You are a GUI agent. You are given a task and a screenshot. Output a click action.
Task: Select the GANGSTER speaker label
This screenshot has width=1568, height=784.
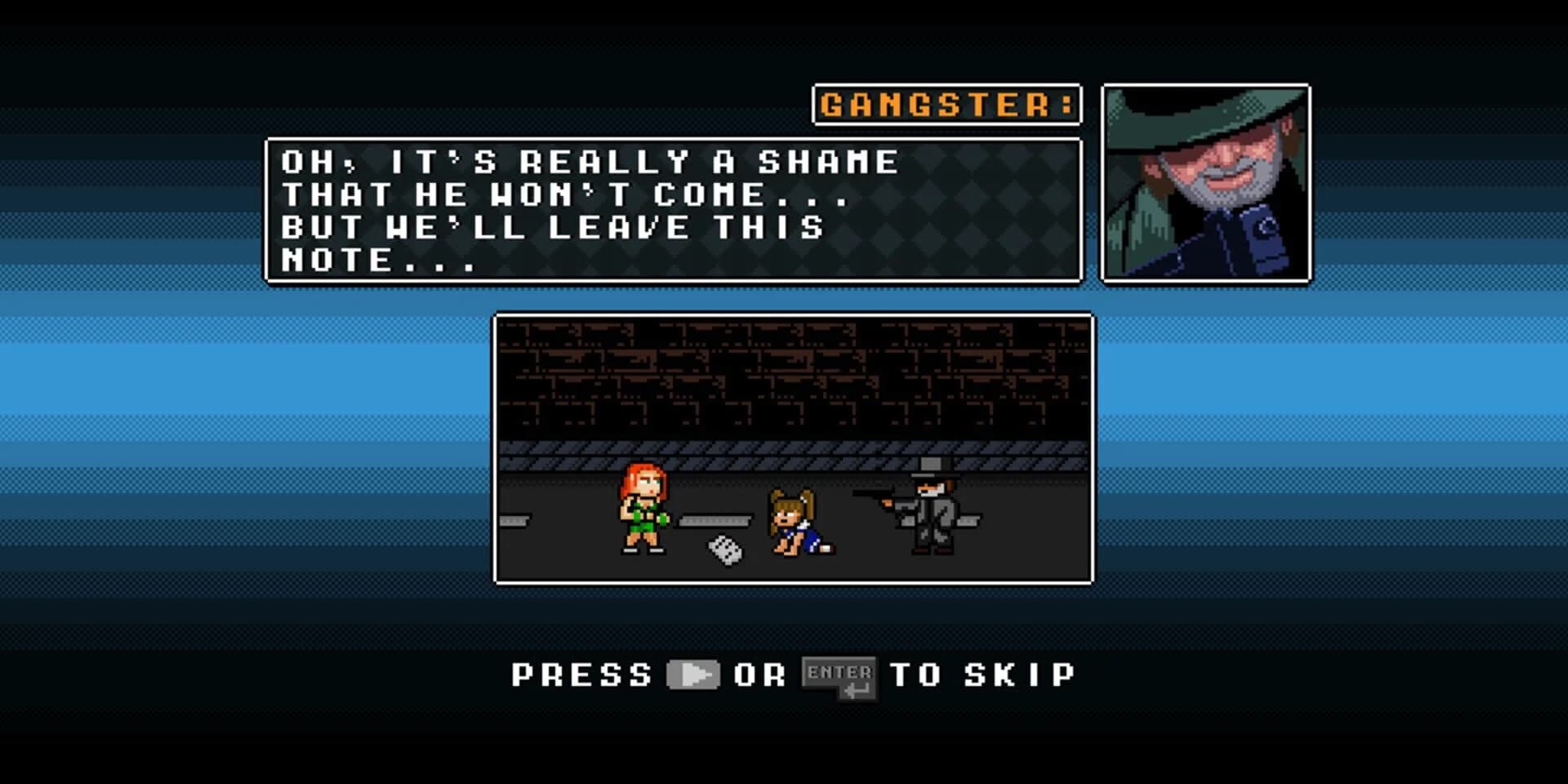point(947,104)
